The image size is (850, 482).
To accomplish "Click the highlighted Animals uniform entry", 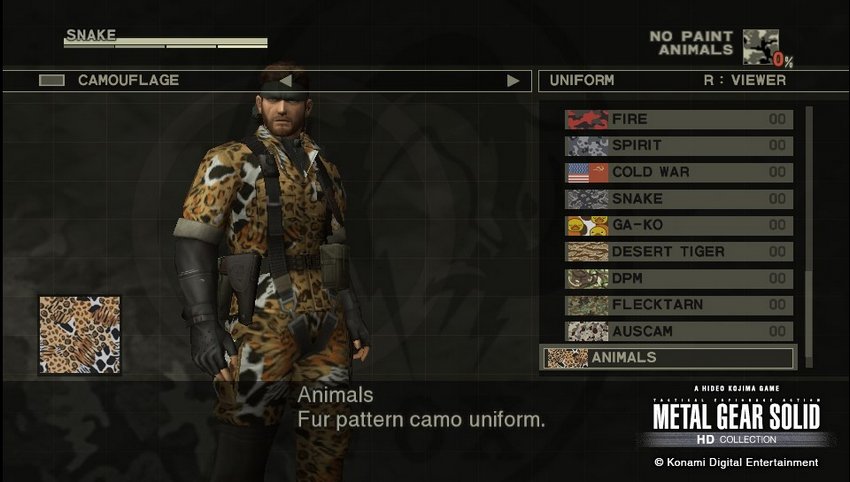I will tap(667, 357).
